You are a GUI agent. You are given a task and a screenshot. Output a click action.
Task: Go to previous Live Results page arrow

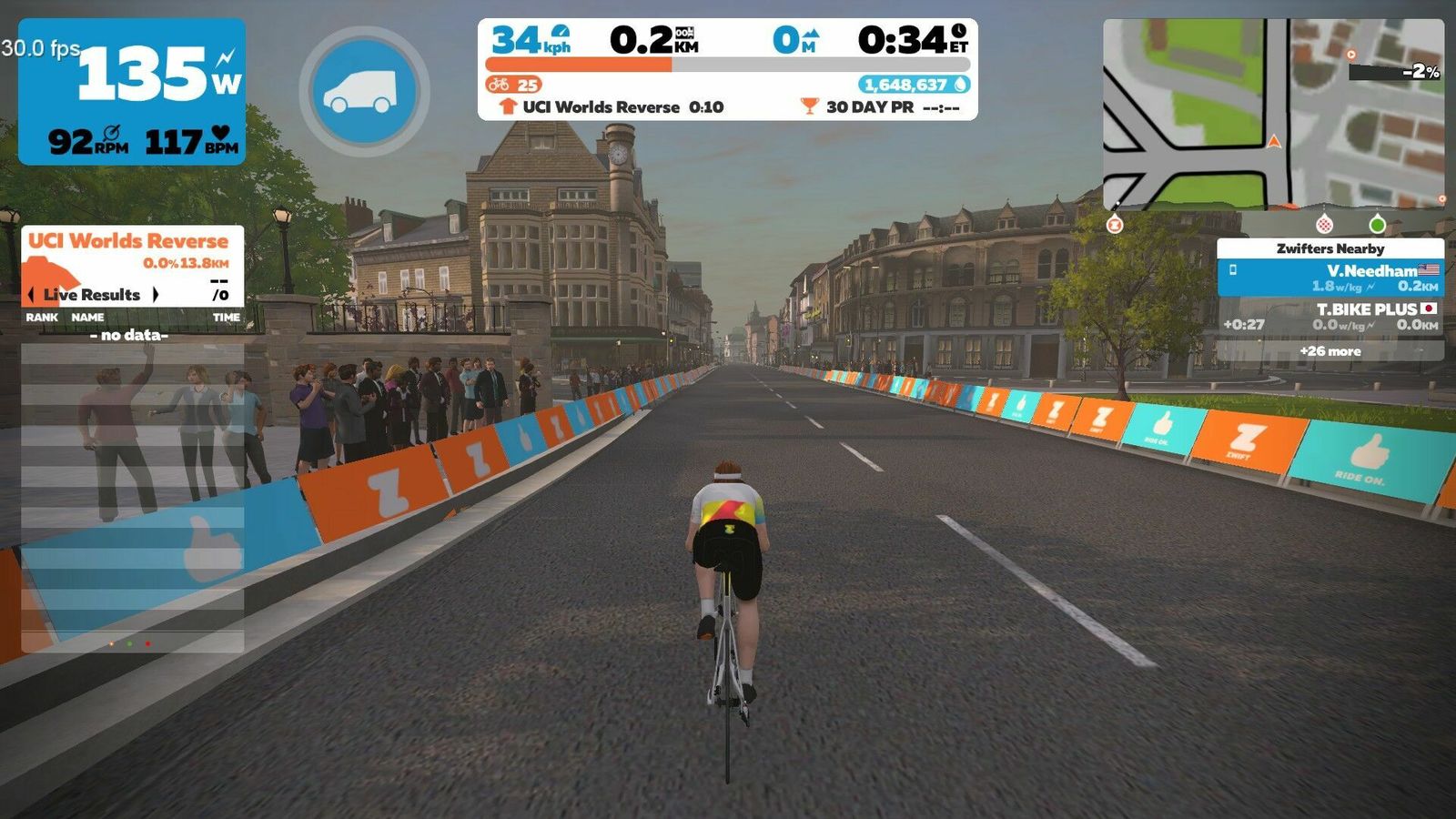[33, 295]
